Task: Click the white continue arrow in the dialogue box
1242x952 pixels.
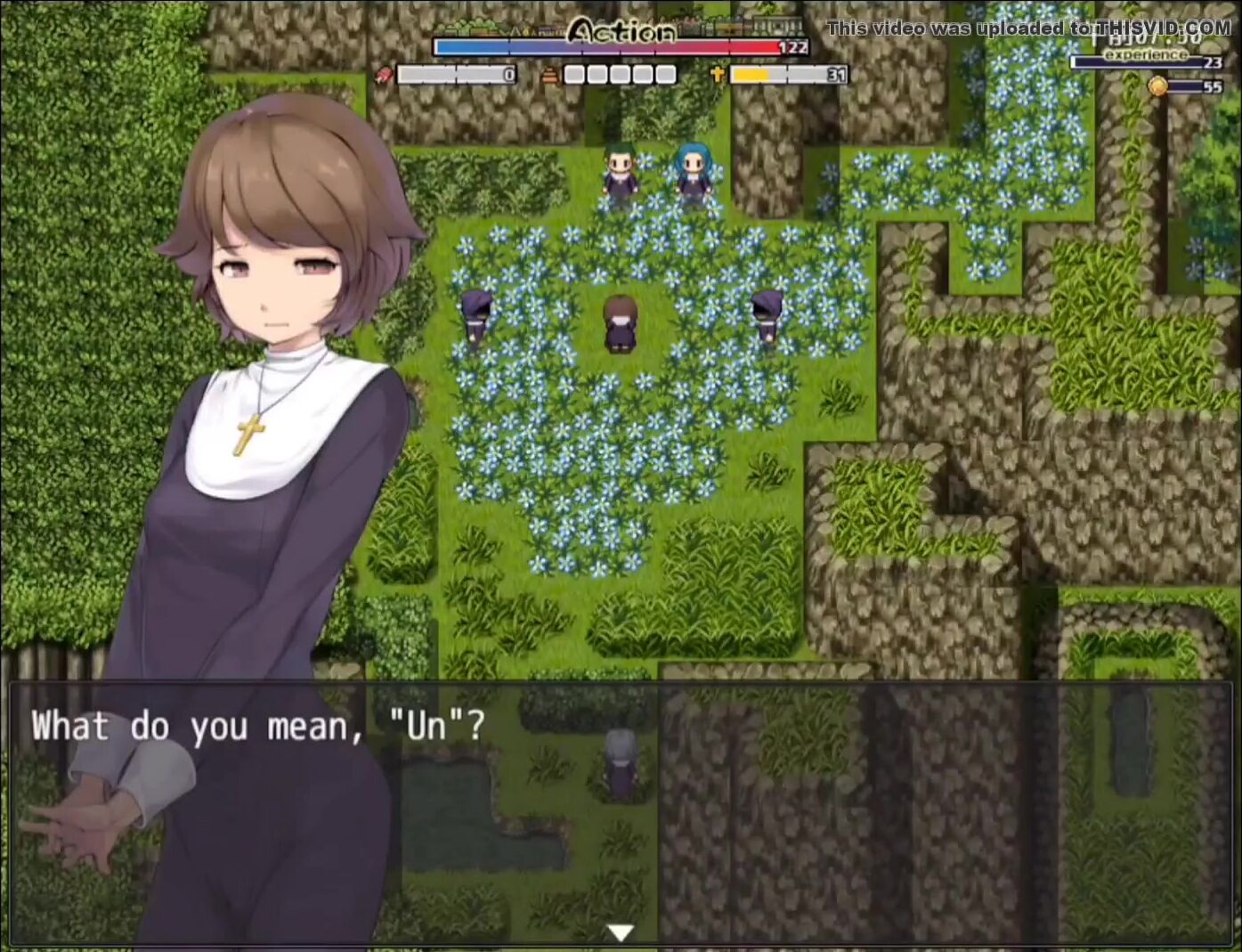Action: (620, 932)
